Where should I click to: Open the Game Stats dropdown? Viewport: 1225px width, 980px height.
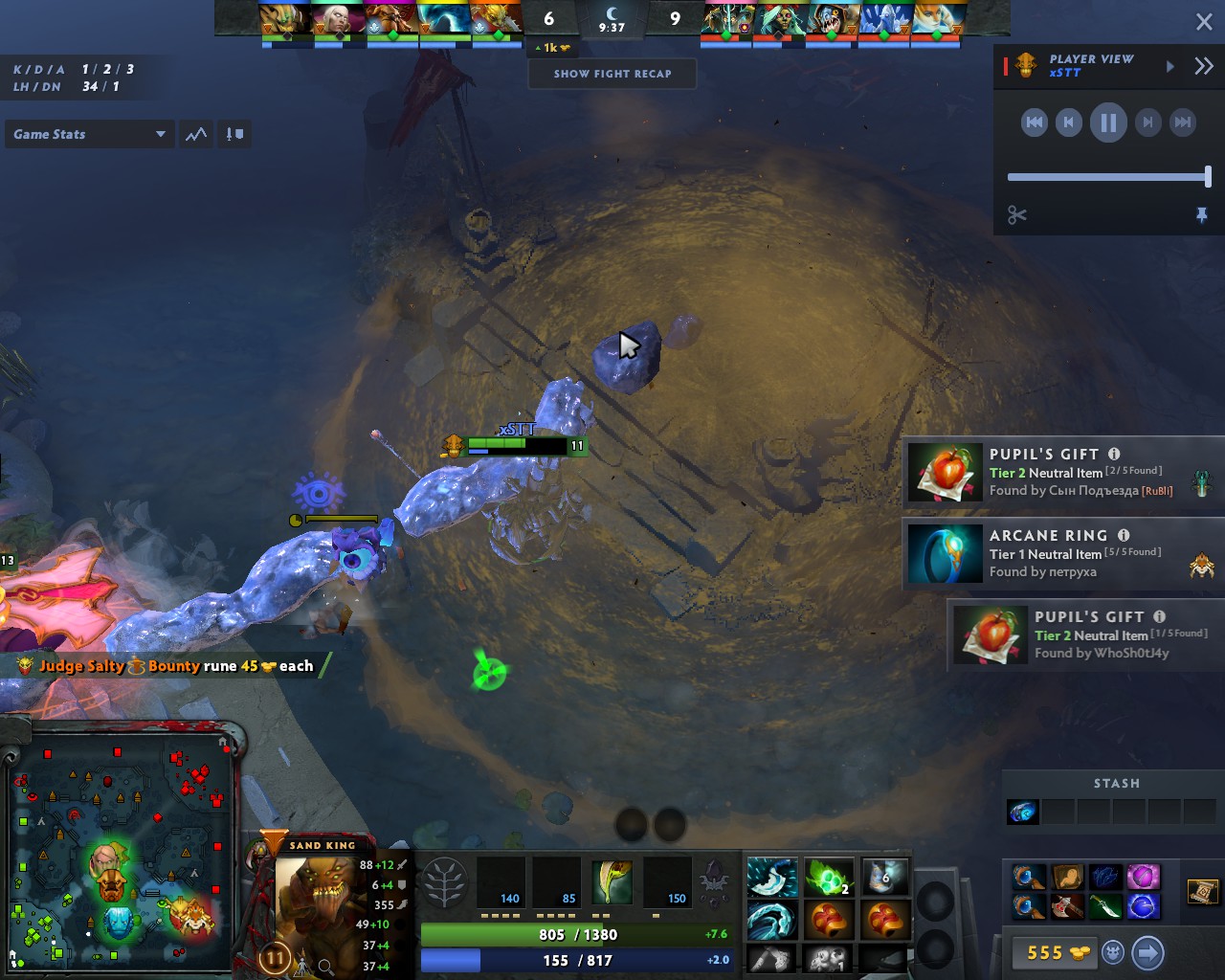89,134
